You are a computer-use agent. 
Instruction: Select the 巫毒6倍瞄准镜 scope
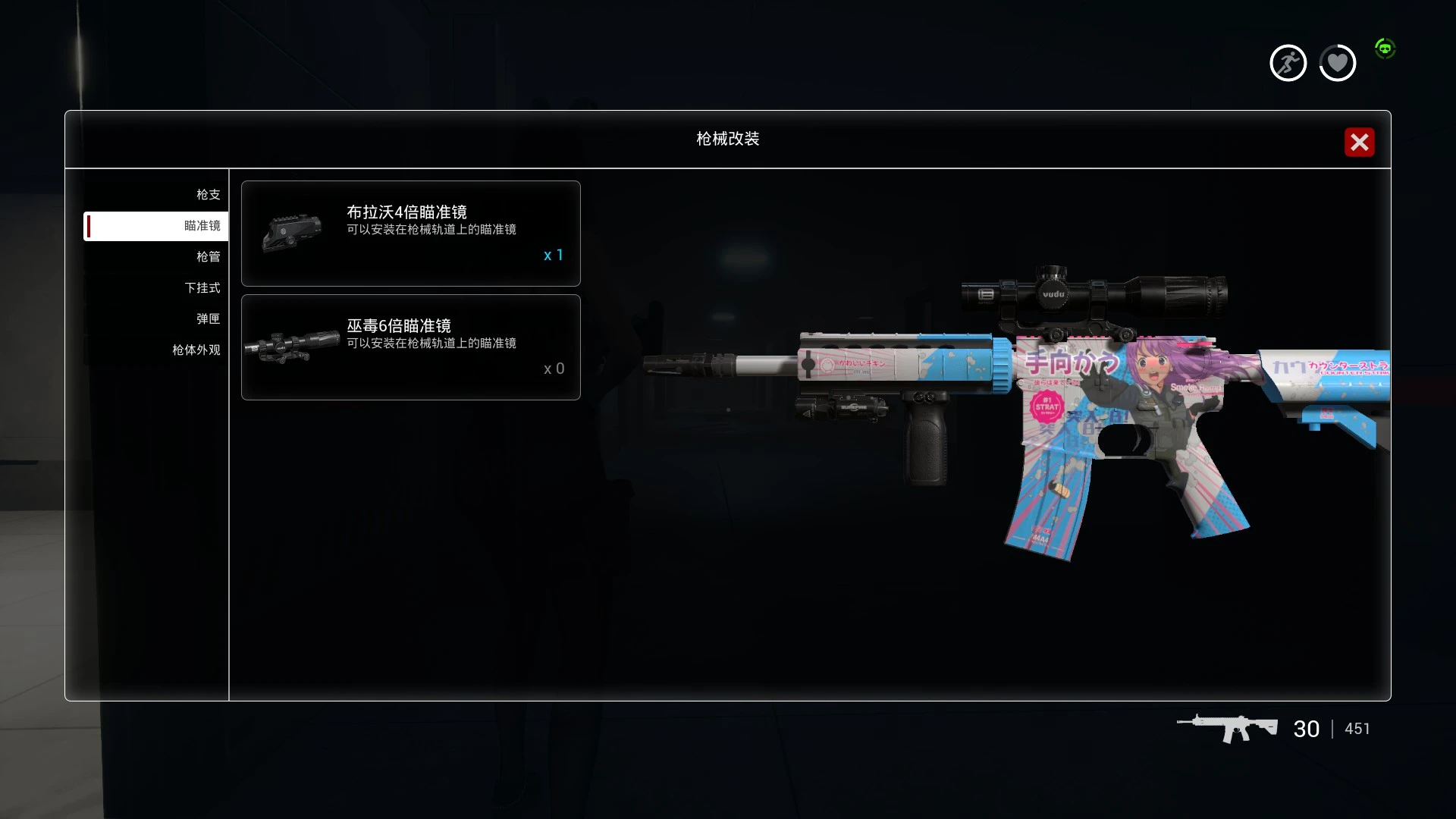pos(410,347)
